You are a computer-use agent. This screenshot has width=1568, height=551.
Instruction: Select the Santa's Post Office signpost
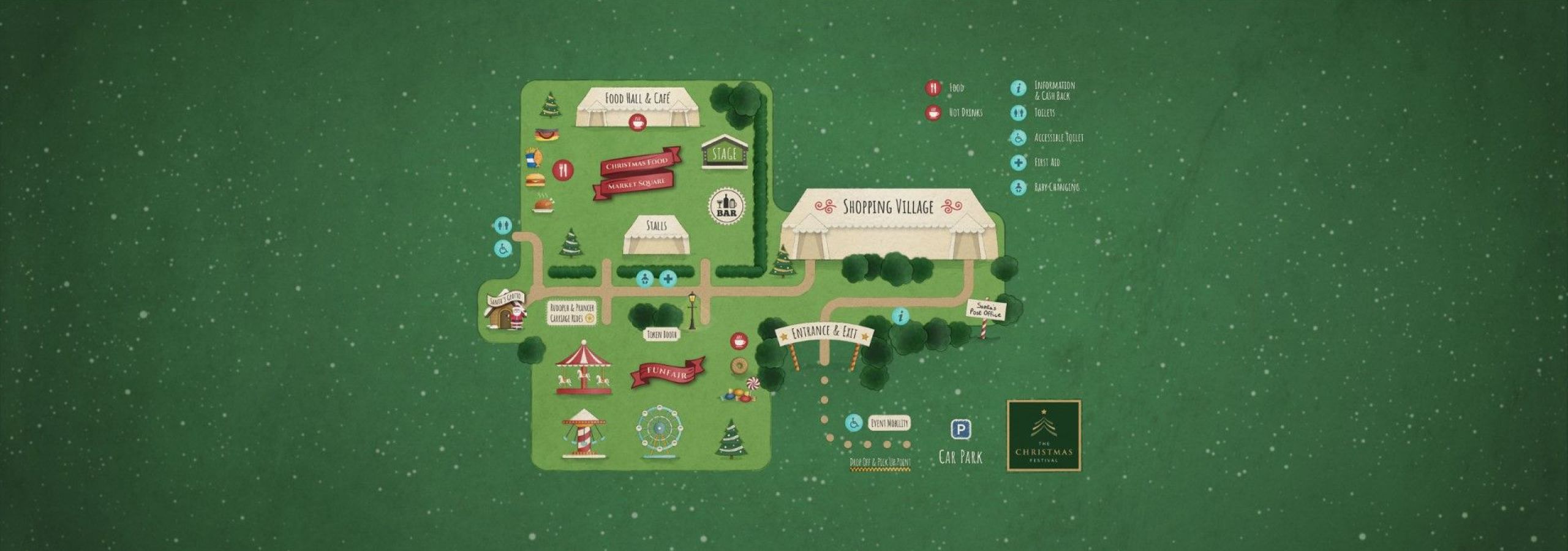tap(986, 312)
